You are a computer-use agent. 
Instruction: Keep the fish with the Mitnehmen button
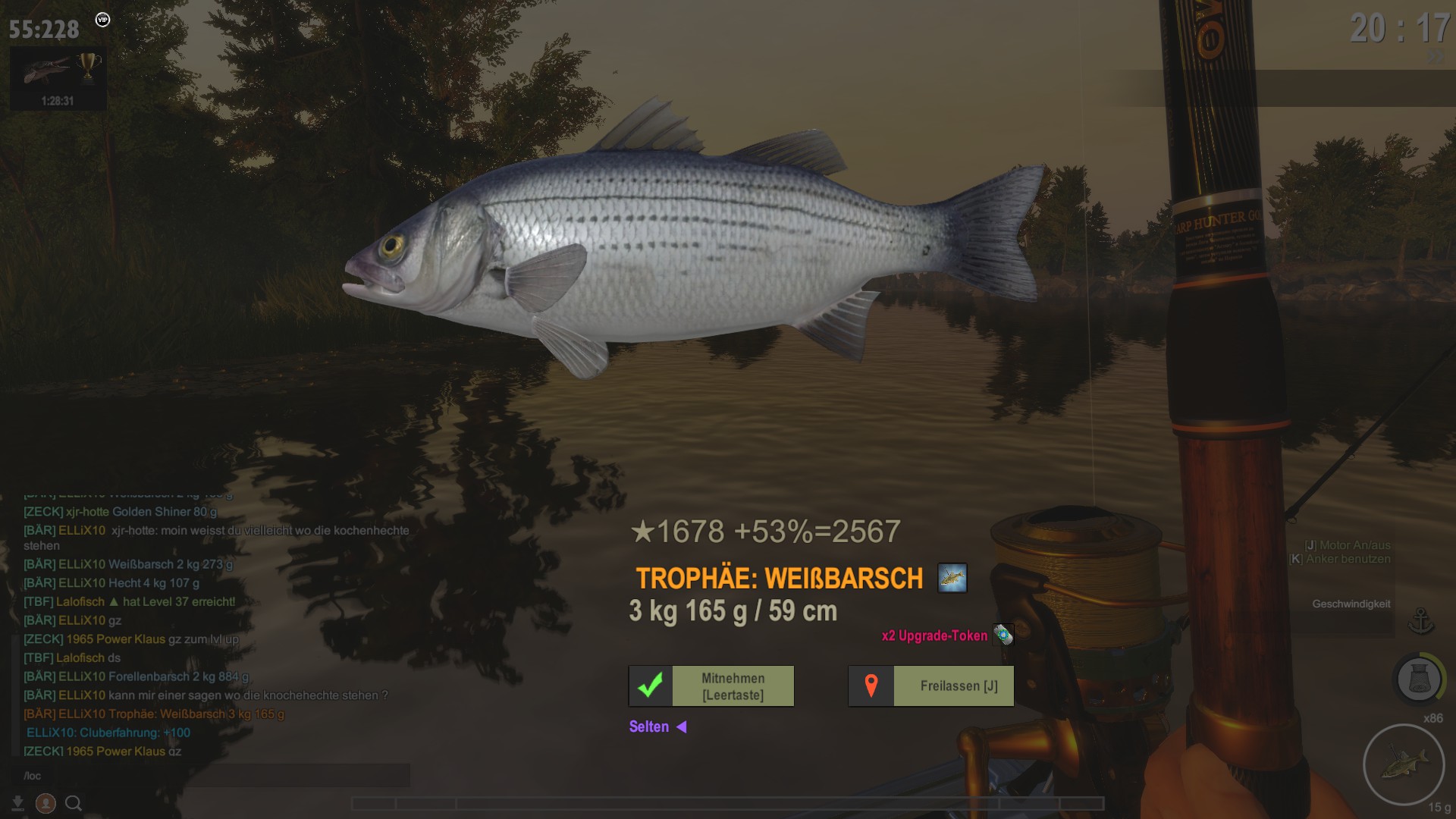(x=711, y=686)
